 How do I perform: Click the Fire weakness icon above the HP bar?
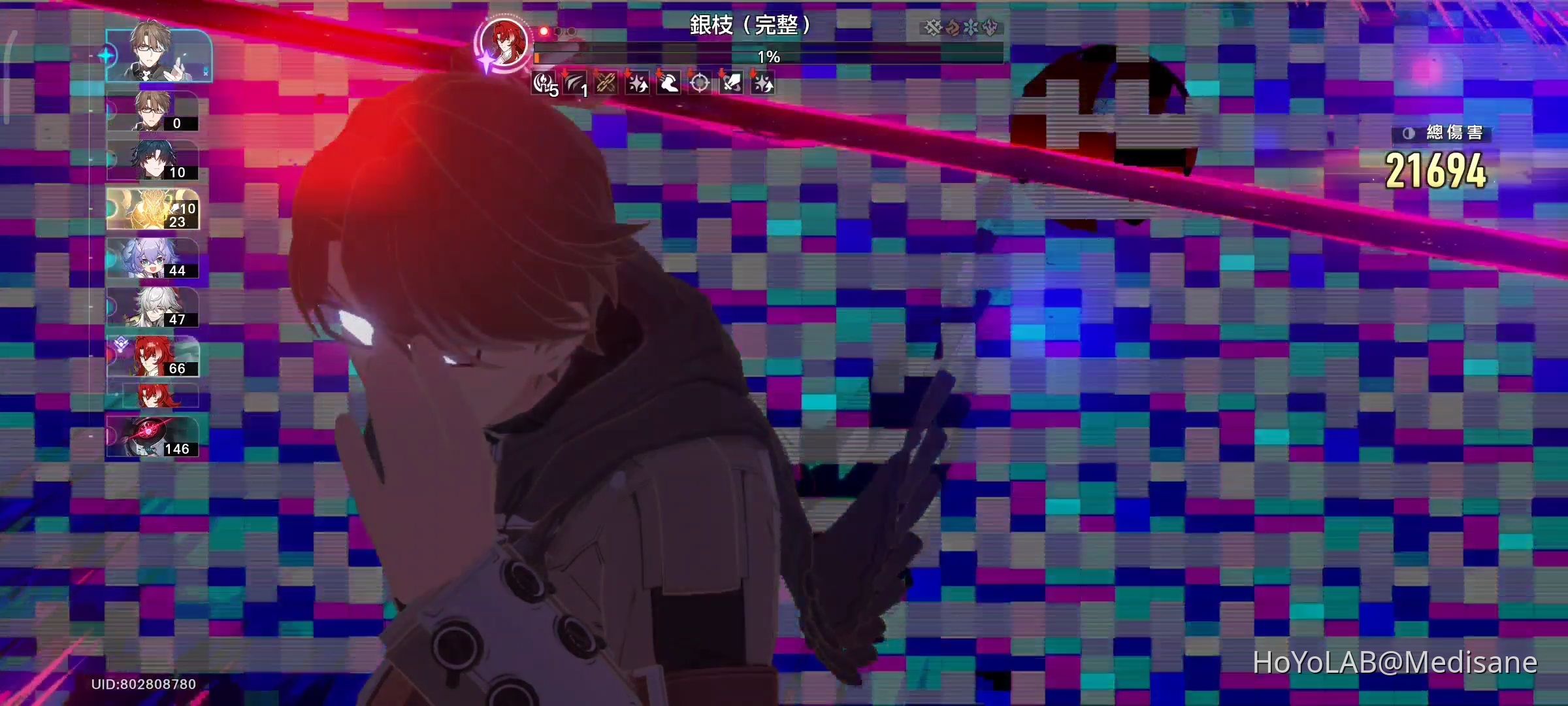coord(953,26)
